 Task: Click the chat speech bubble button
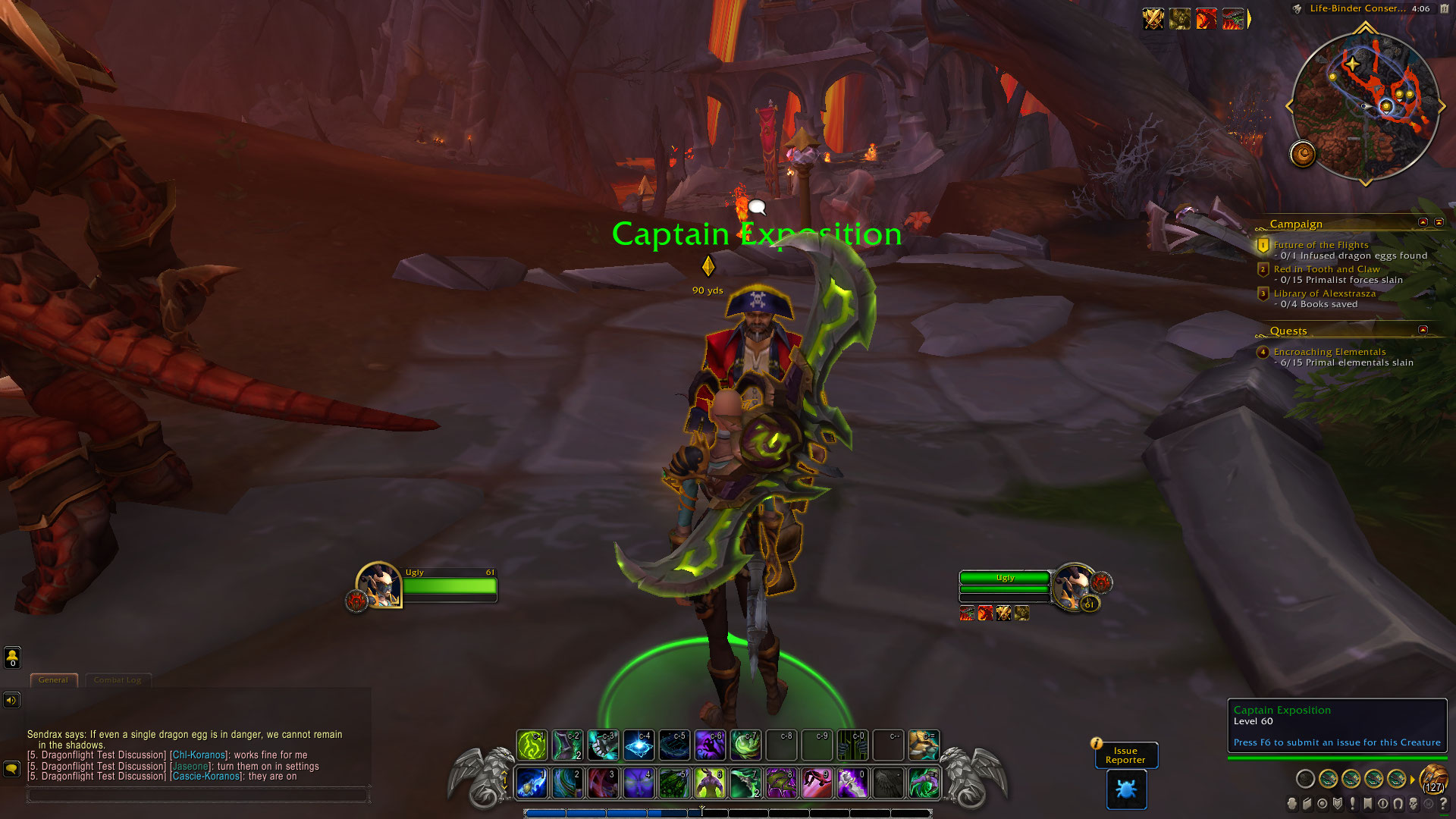coord(11,769)
